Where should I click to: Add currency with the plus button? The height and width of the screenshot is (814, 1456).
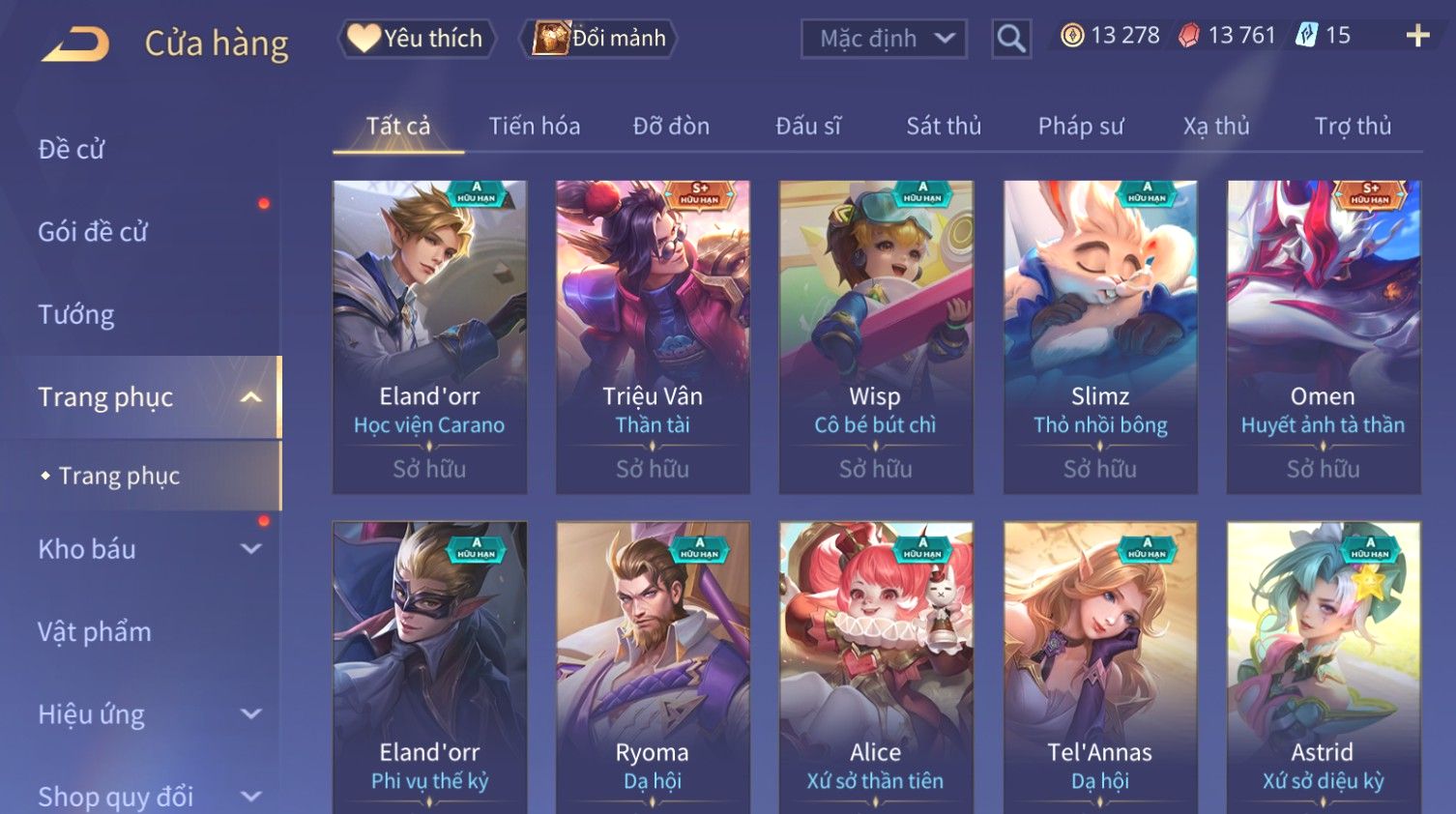tap(1417, 37)
